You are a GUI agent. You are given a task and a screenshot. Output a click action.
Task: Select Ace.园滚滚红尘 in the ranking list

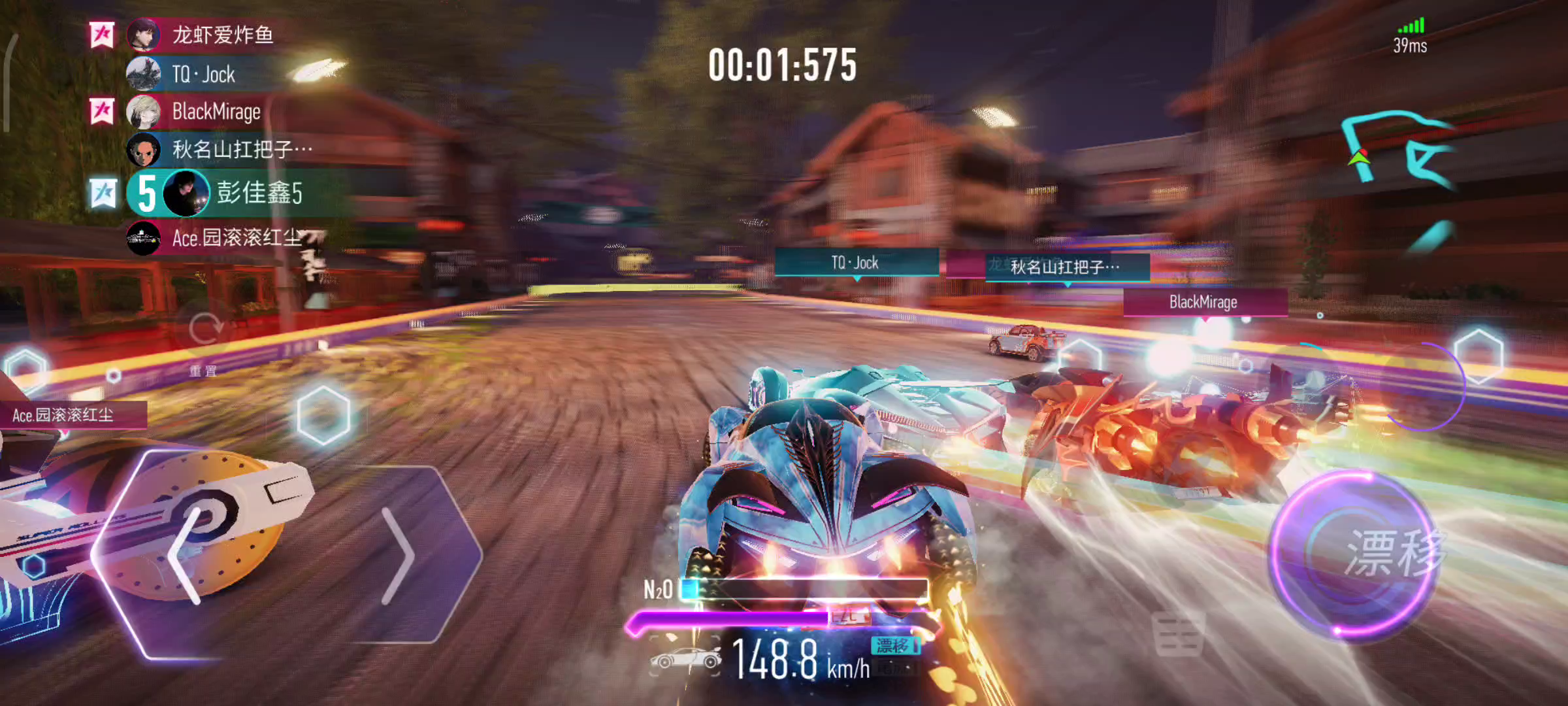(235, 238)
